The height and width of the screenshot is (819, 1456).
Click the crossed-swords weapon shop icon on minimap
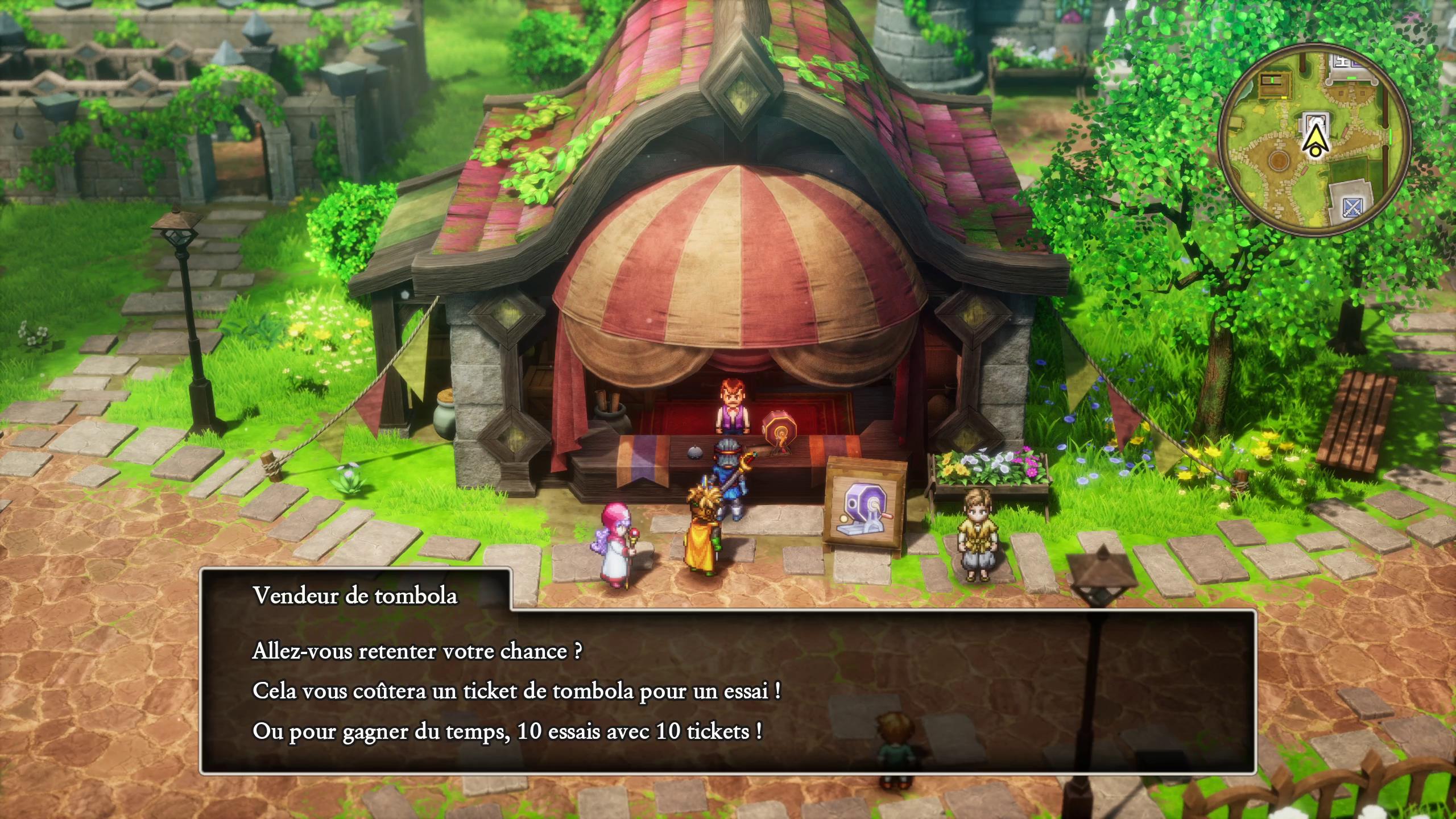click(x=1353, y=208)
